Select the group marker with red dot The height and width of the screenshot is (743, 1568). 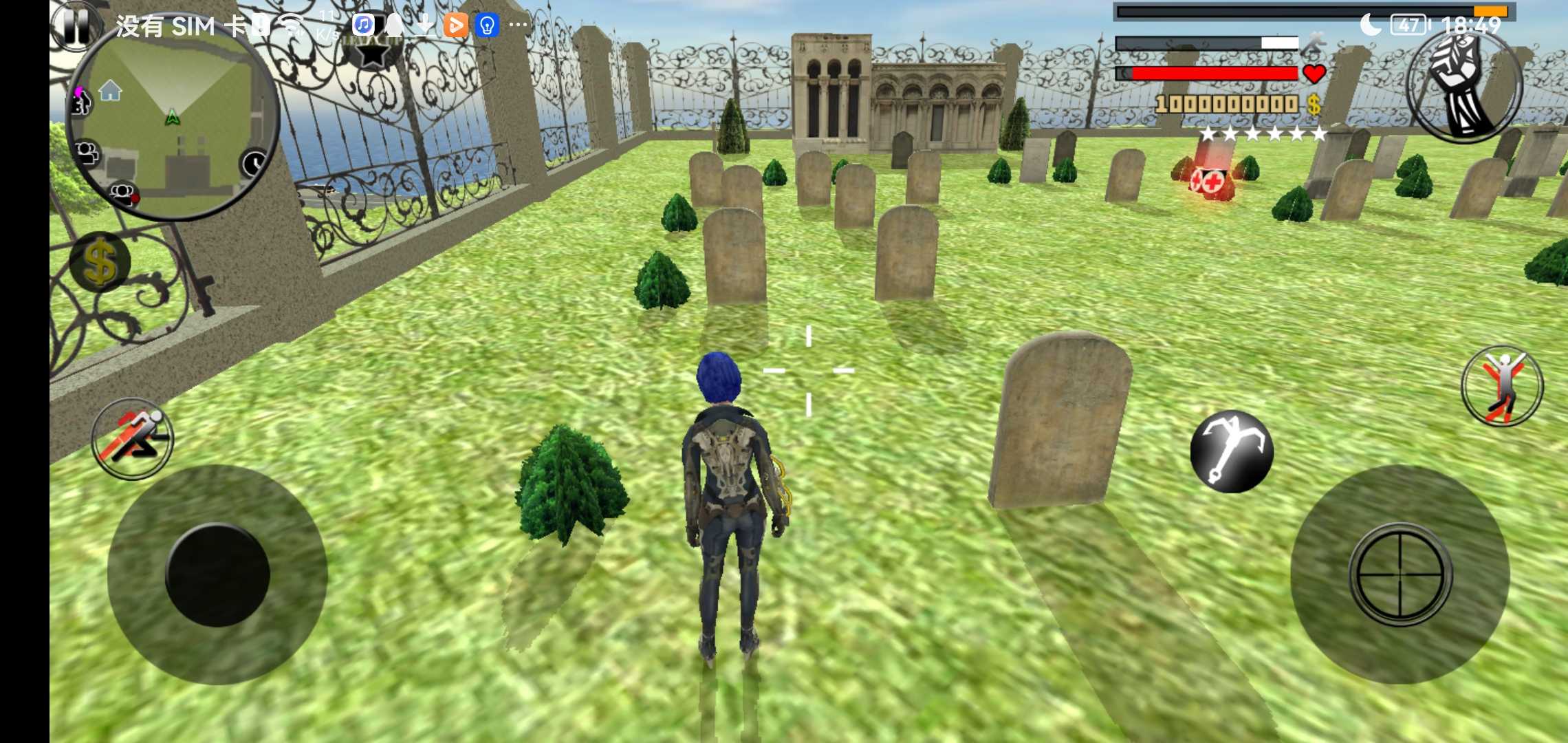click(124, 193)
